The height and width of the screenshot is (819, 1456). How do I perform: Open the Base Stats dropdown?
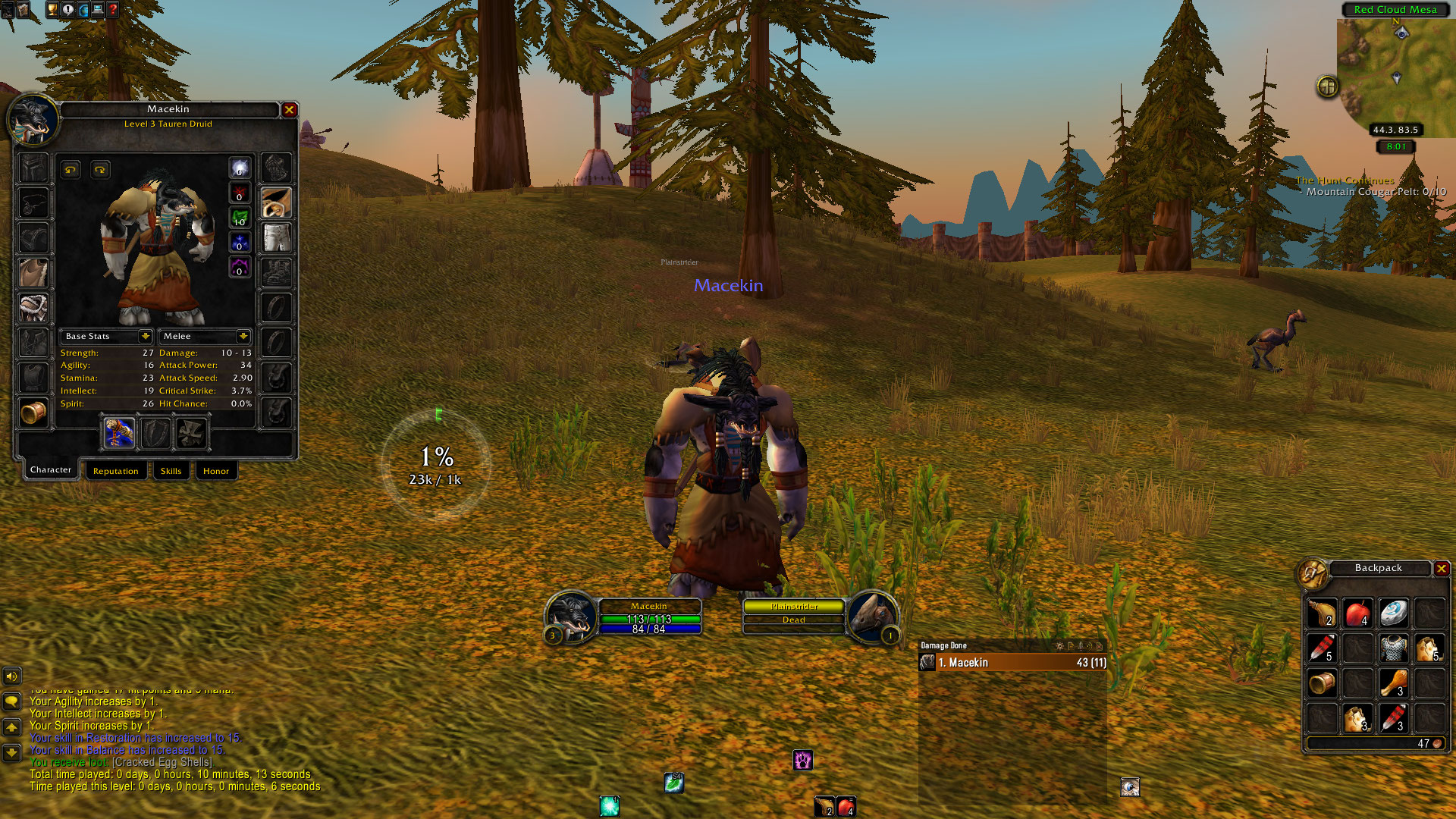coord(145,336)
